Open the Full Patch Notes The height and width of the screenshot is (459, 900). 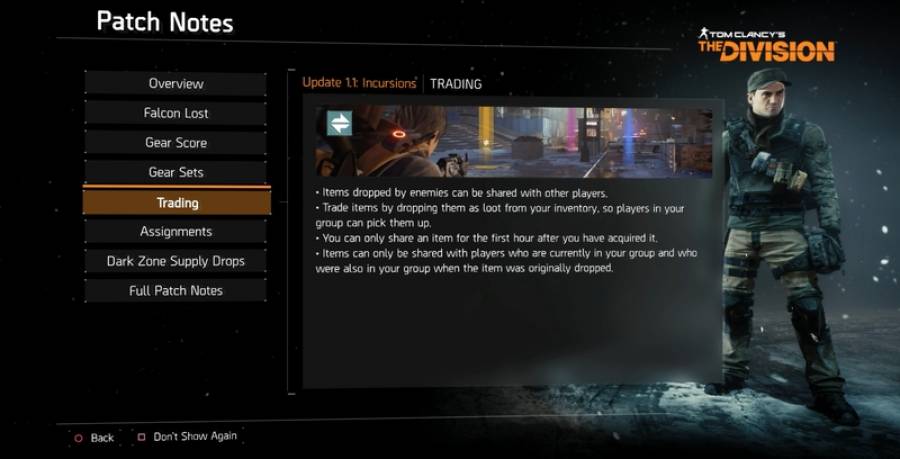point(176,290)
